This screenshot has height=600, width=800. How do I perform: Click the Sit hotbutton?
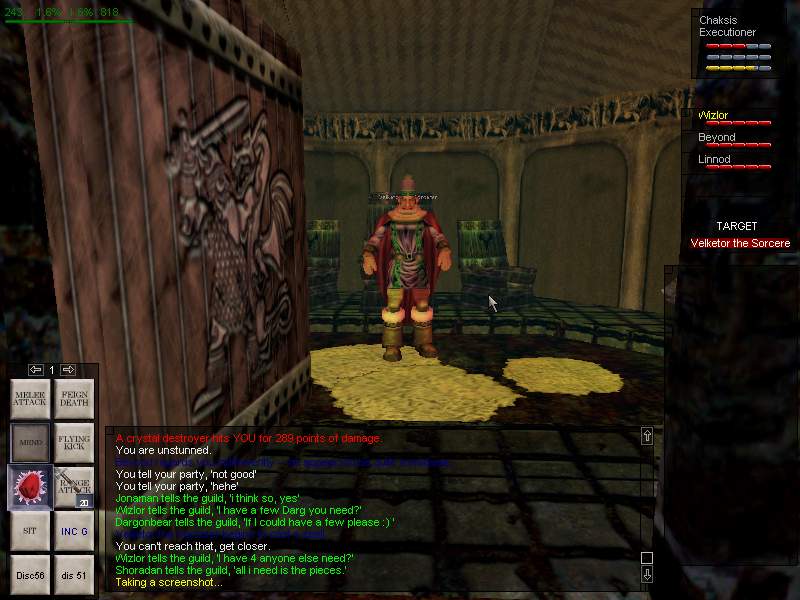[x=30, y=530]
